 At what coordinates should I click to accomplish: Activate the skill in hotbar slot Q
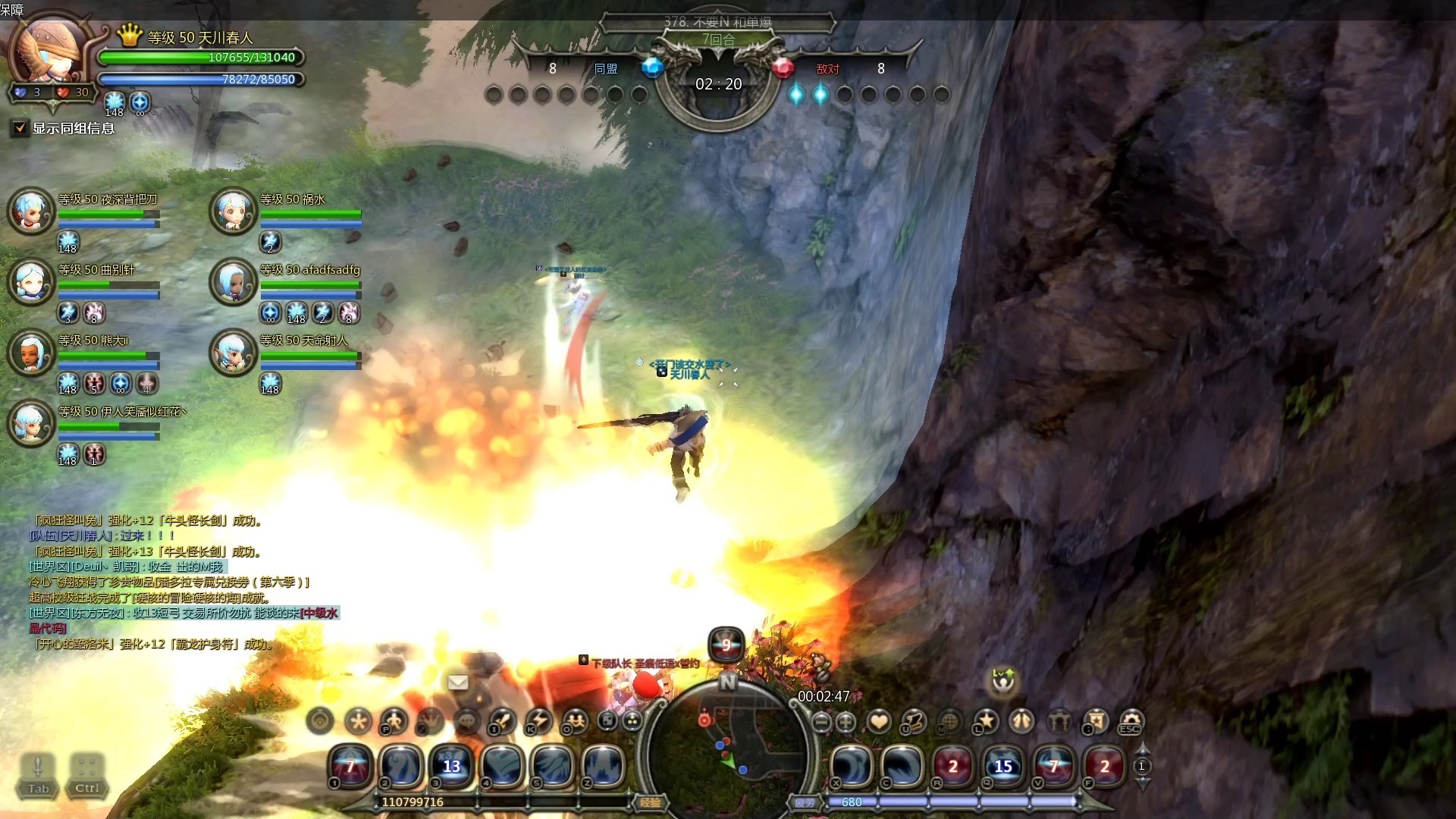pos(1003,765)
